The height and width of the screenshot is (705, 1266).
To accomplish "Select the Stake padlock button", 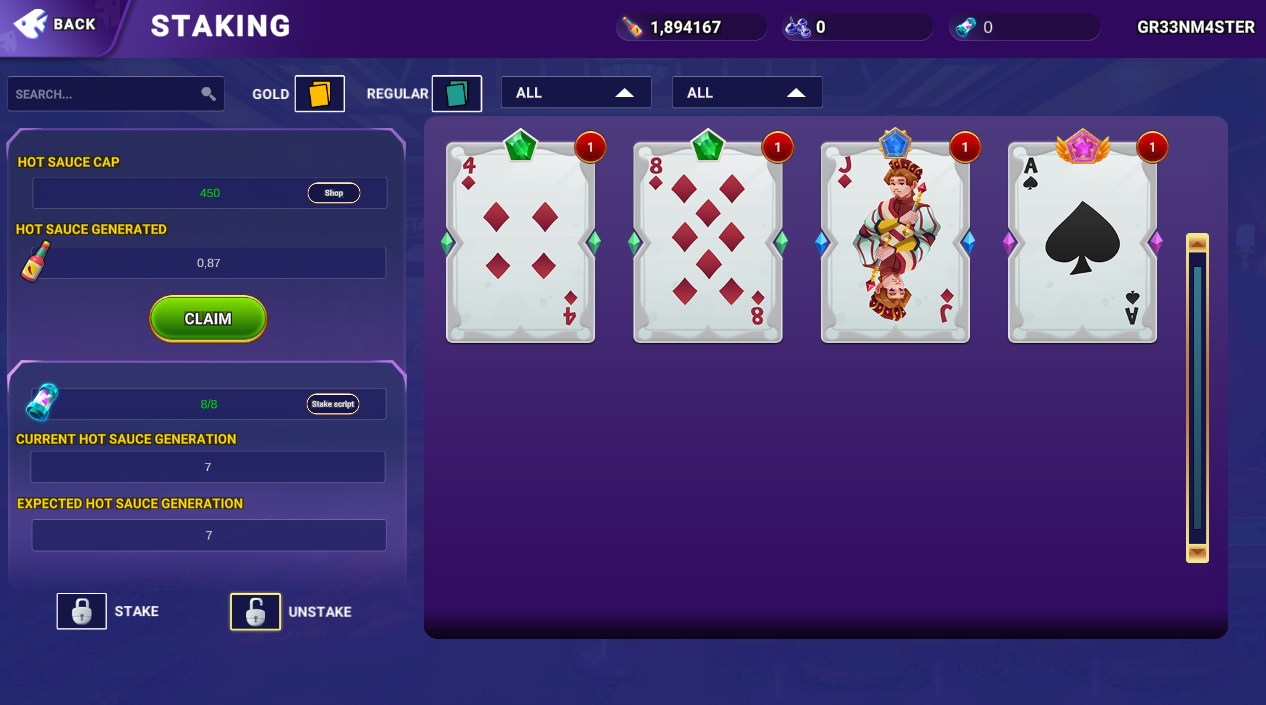I will [82, 611].
